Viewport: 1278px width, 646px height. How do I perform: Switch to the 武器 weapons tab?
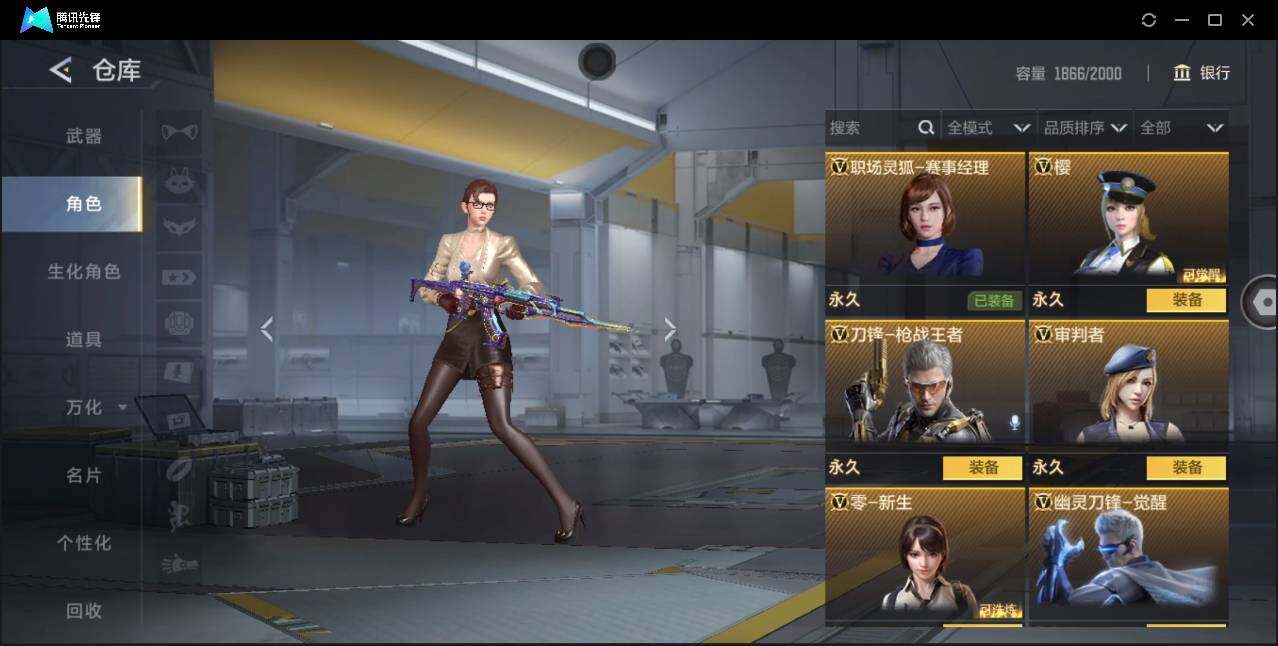(x=84, y=136)
